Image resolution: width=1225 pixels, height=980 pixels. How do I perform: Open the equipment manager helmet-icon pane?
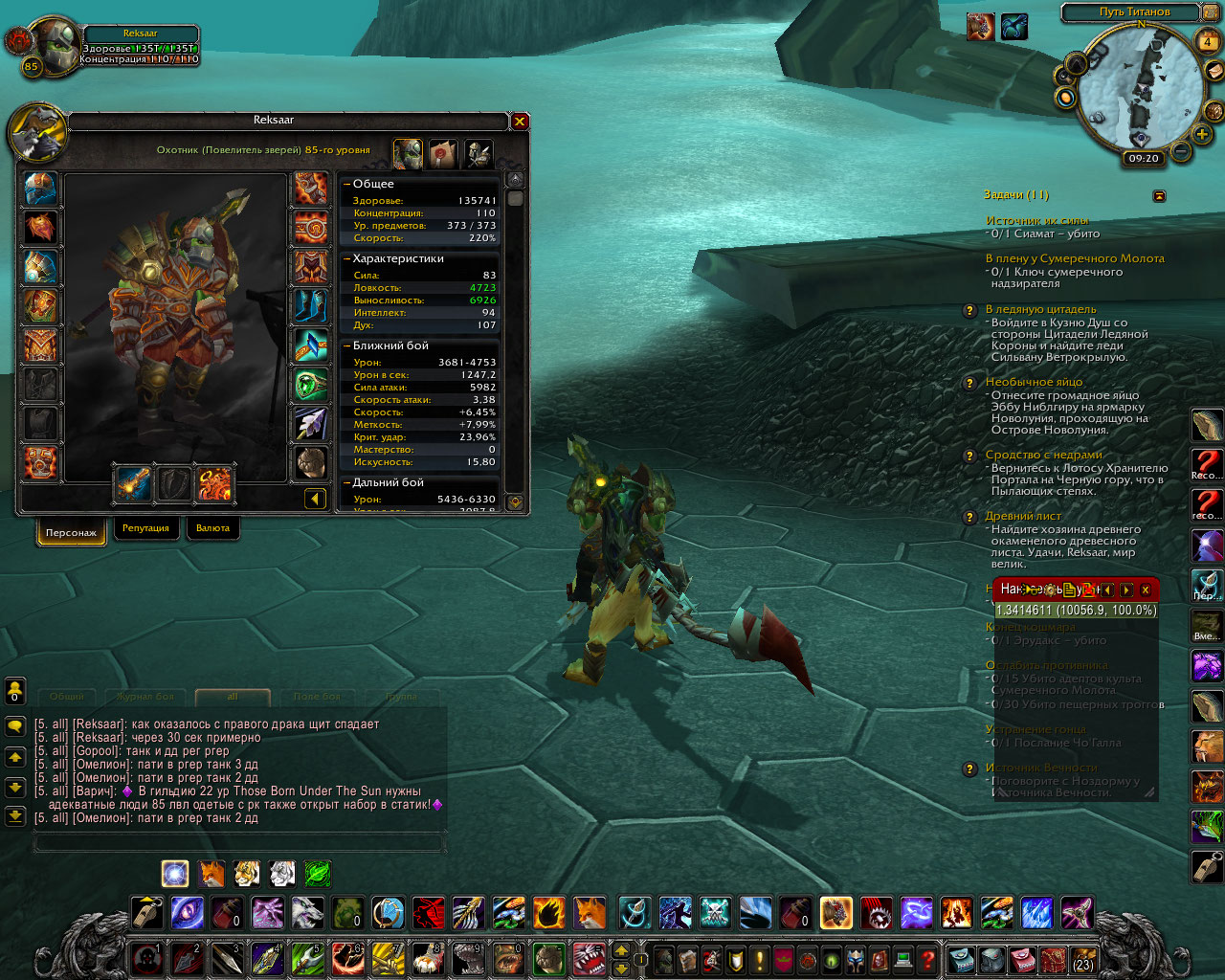[478, 153]
